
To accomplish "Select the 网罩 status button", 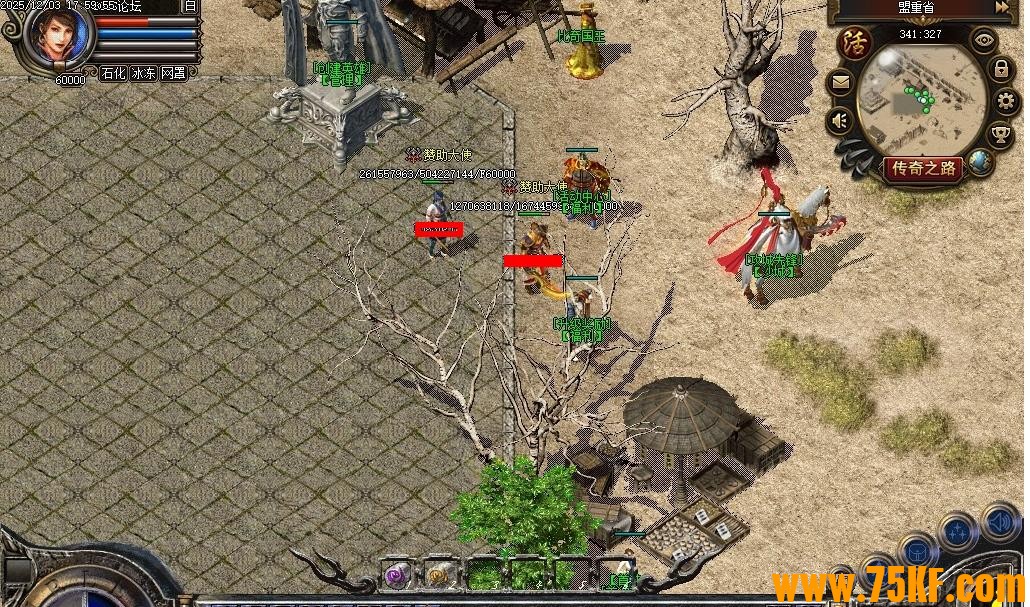I will 173,73.
